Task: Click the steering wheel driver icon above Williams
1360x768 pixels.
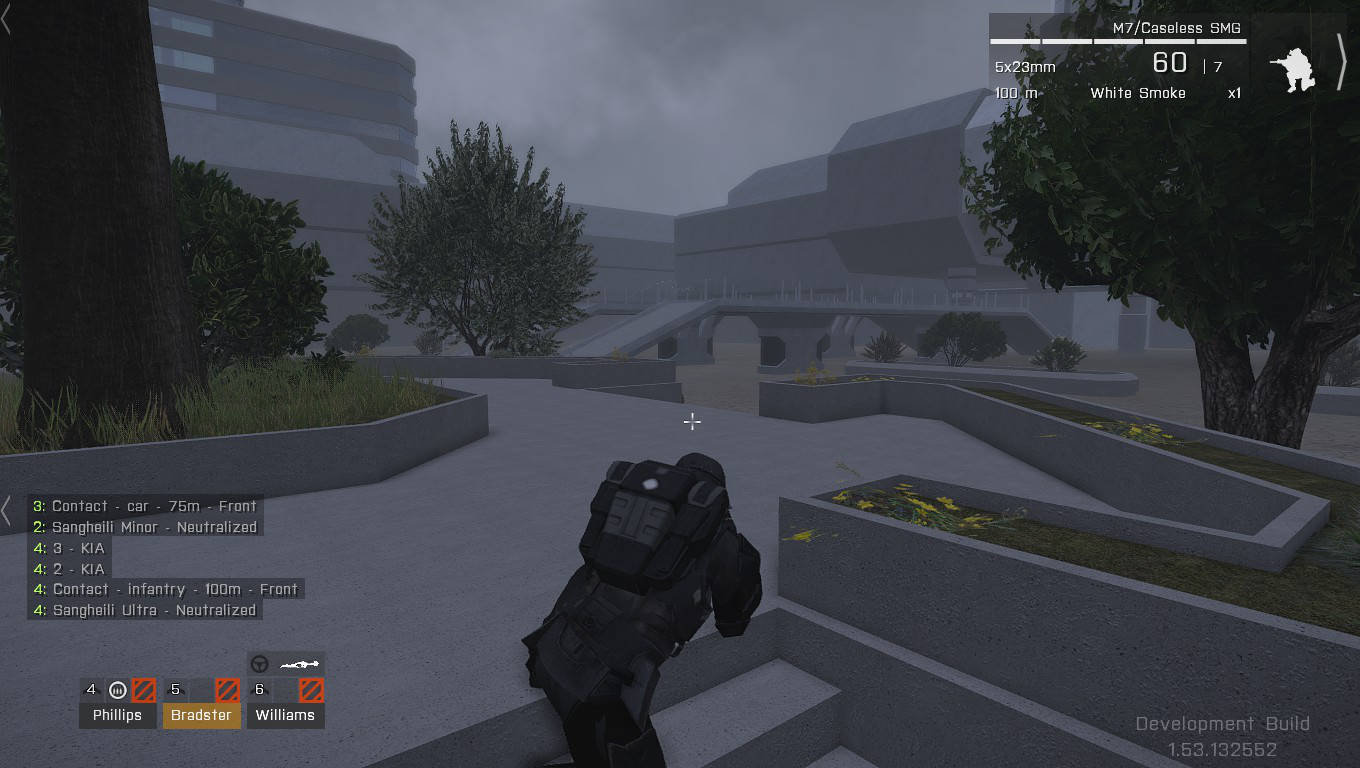Action: (x=257, y=663)
